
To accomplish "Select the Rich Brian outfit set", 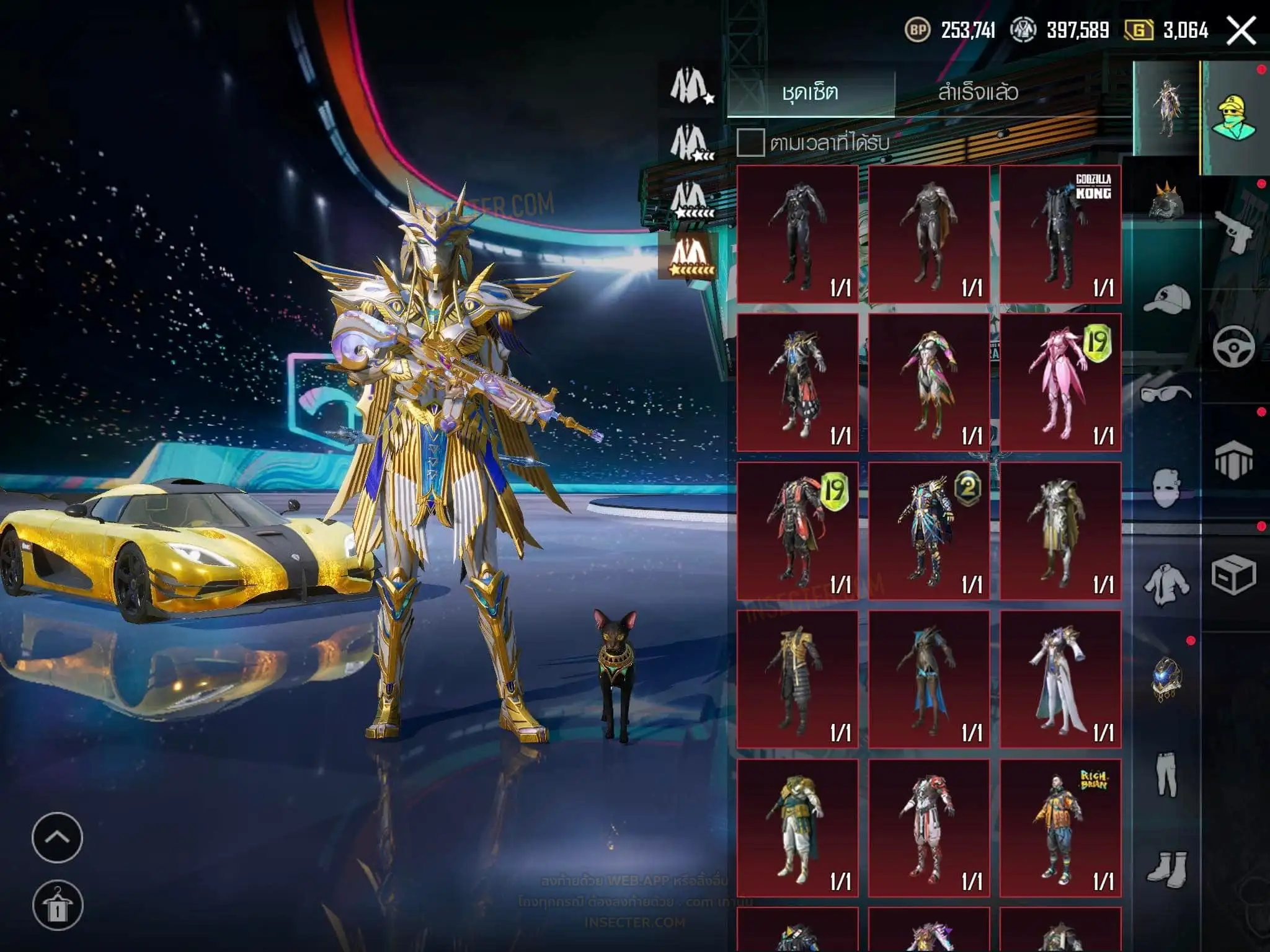I will (1060, 828).
